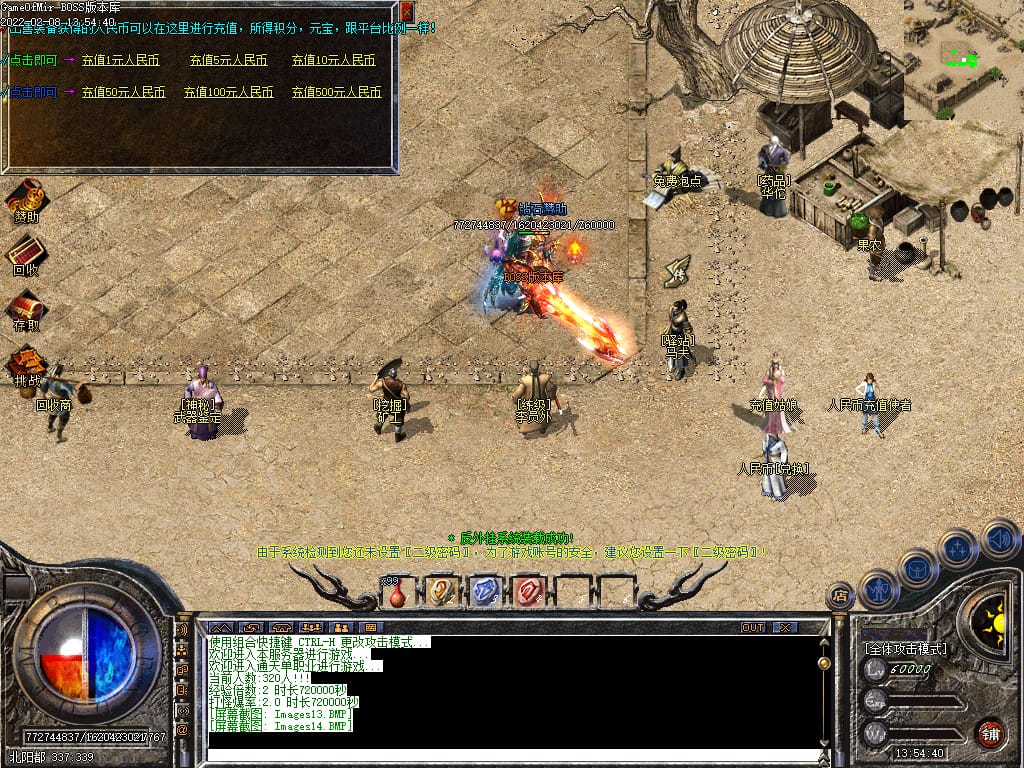Open the 回收 recycle chest icon
The height and width of the screenshot is (768, 1024).
(x=26, y=253)
